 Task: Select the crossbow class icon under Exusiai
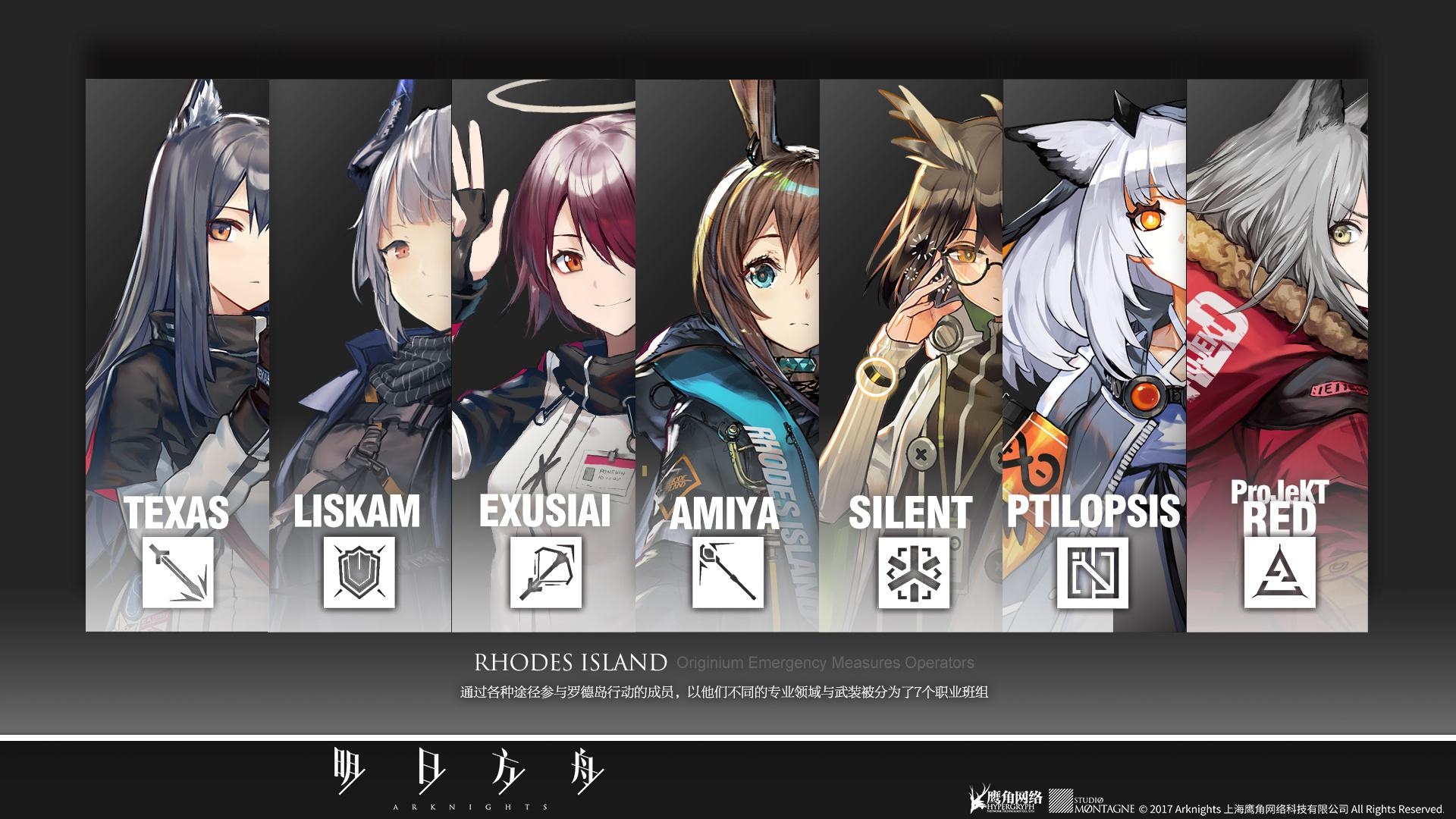545,573
